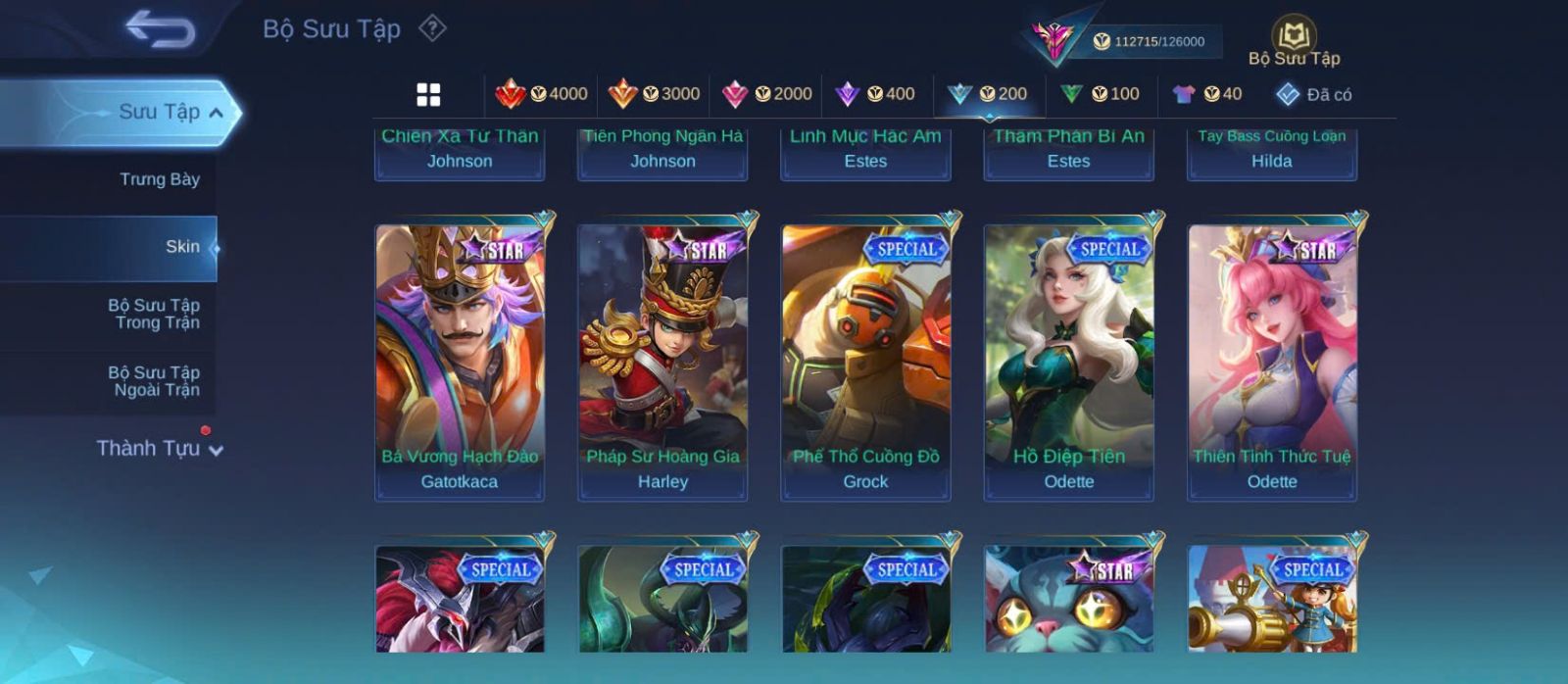Toggle the Đã có owned filter

pyautogui.click(x=1314, y=94)
